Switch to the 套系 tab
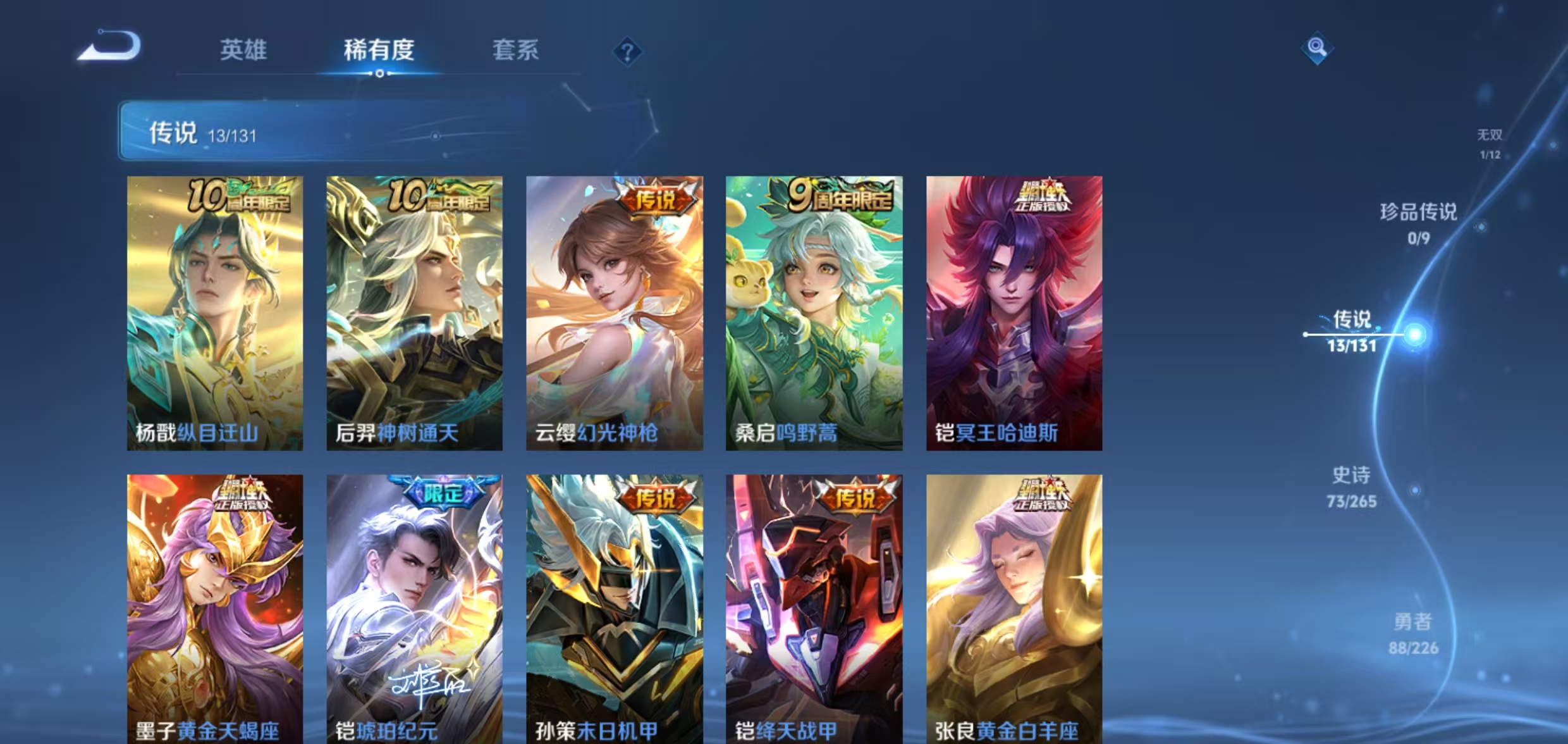1568x744 pixels. (x=516, y=51)
